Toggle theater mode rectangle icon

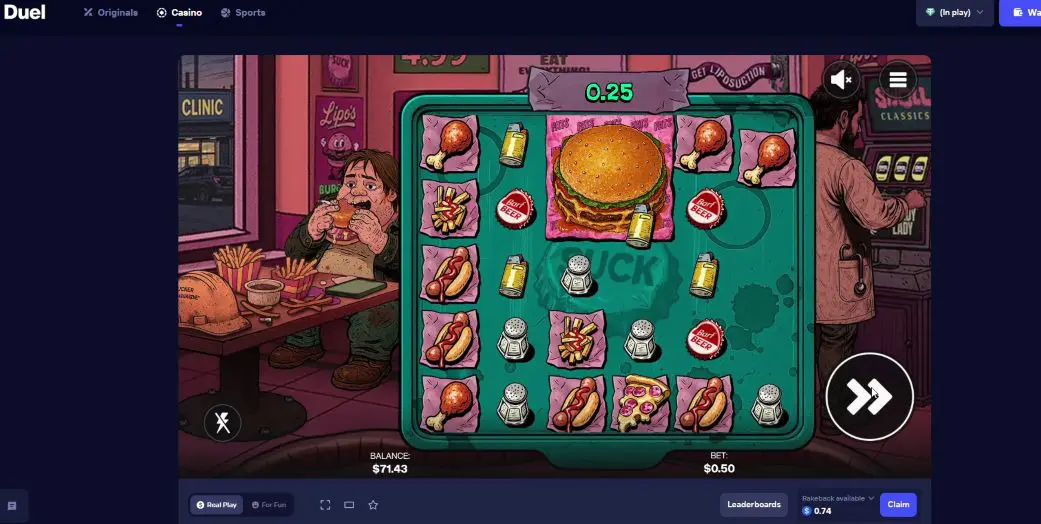(x=349, y=505)
